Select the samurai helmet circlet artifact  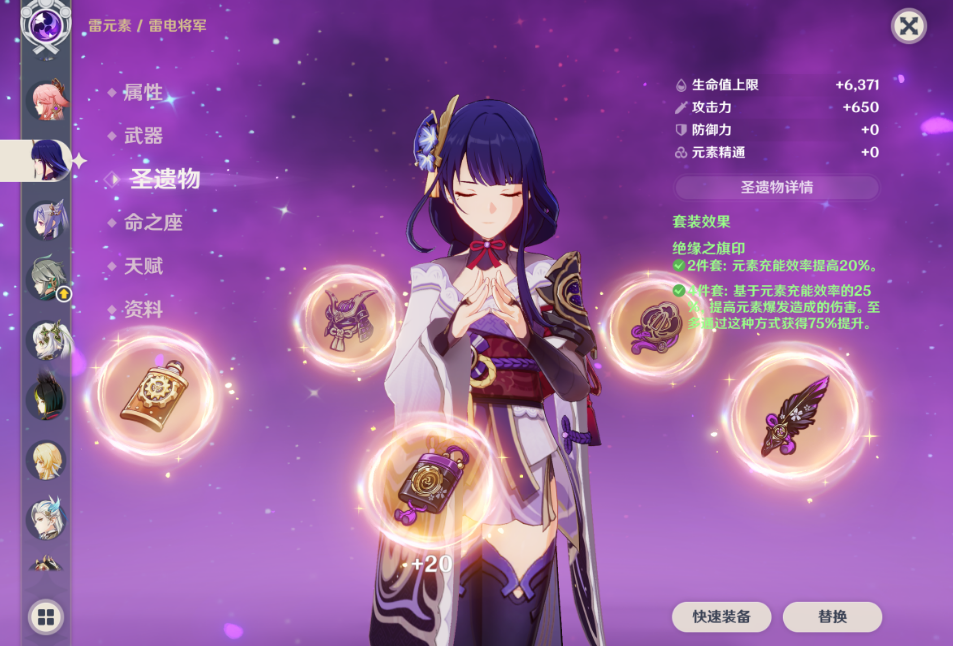point(350,318)
